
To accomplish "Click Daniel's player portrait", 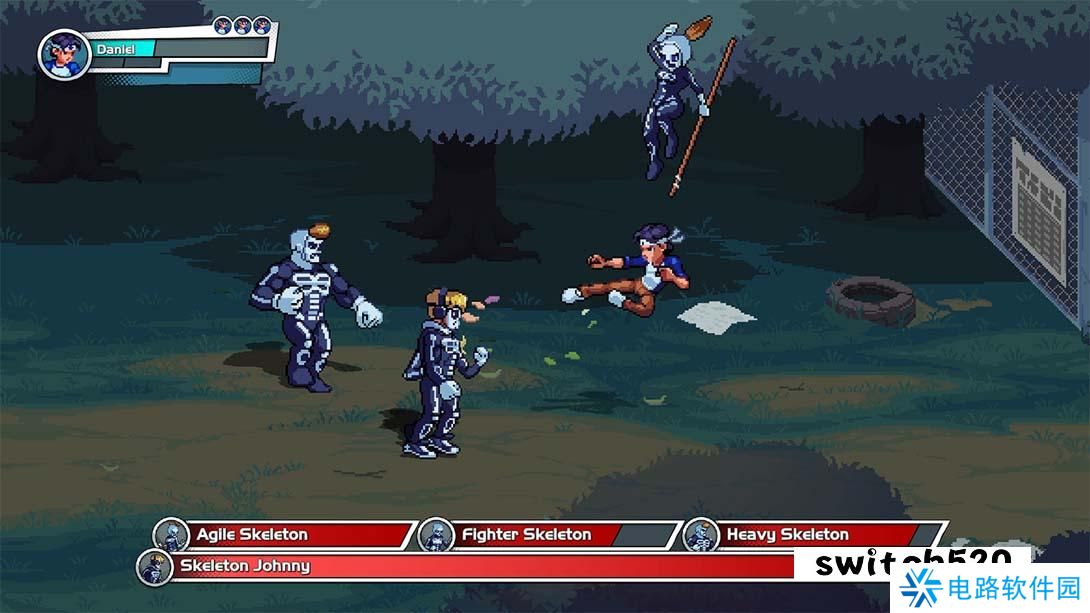I will [64, 54].
